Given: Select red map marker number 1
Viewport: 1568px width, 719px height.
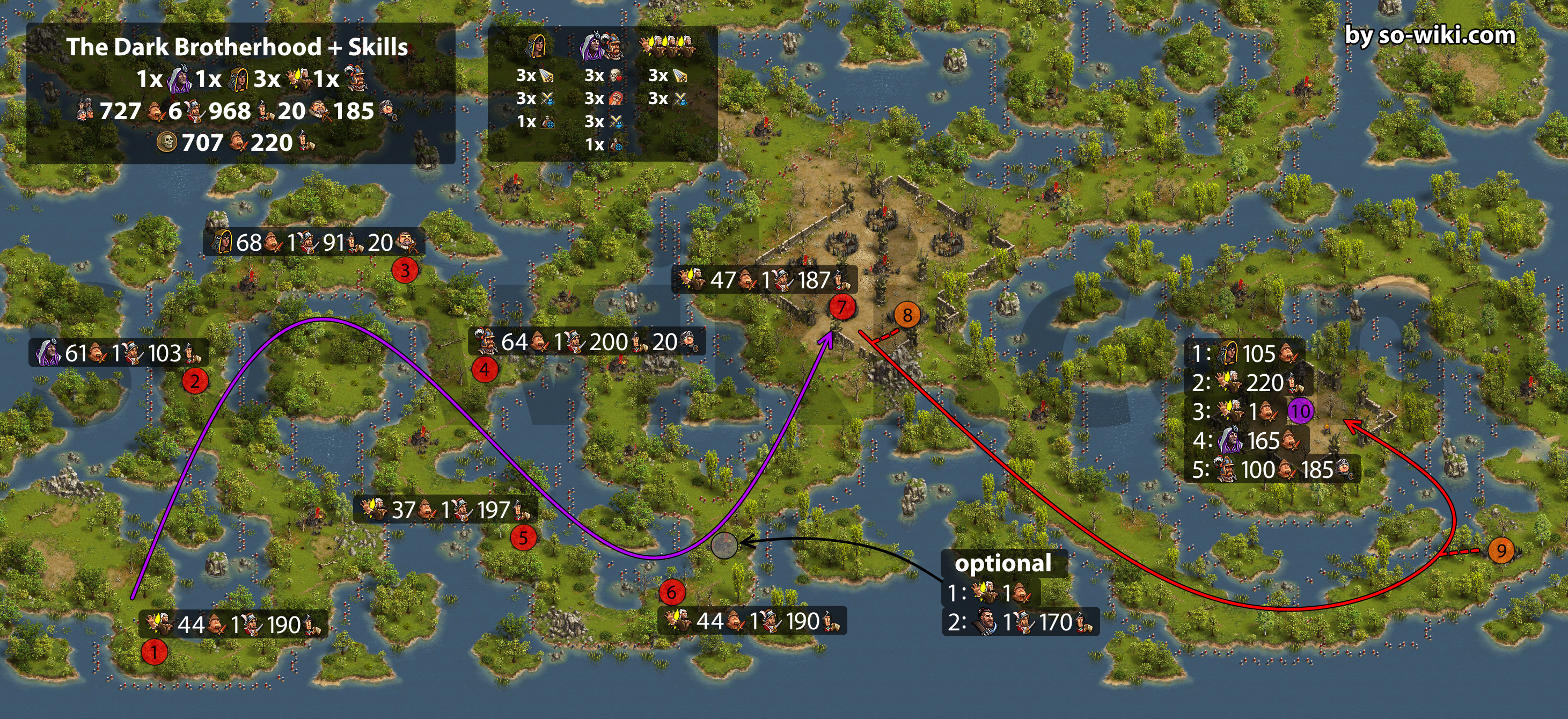Looking at the screenshot, I should pyautogui.click(x=155, y=652).
